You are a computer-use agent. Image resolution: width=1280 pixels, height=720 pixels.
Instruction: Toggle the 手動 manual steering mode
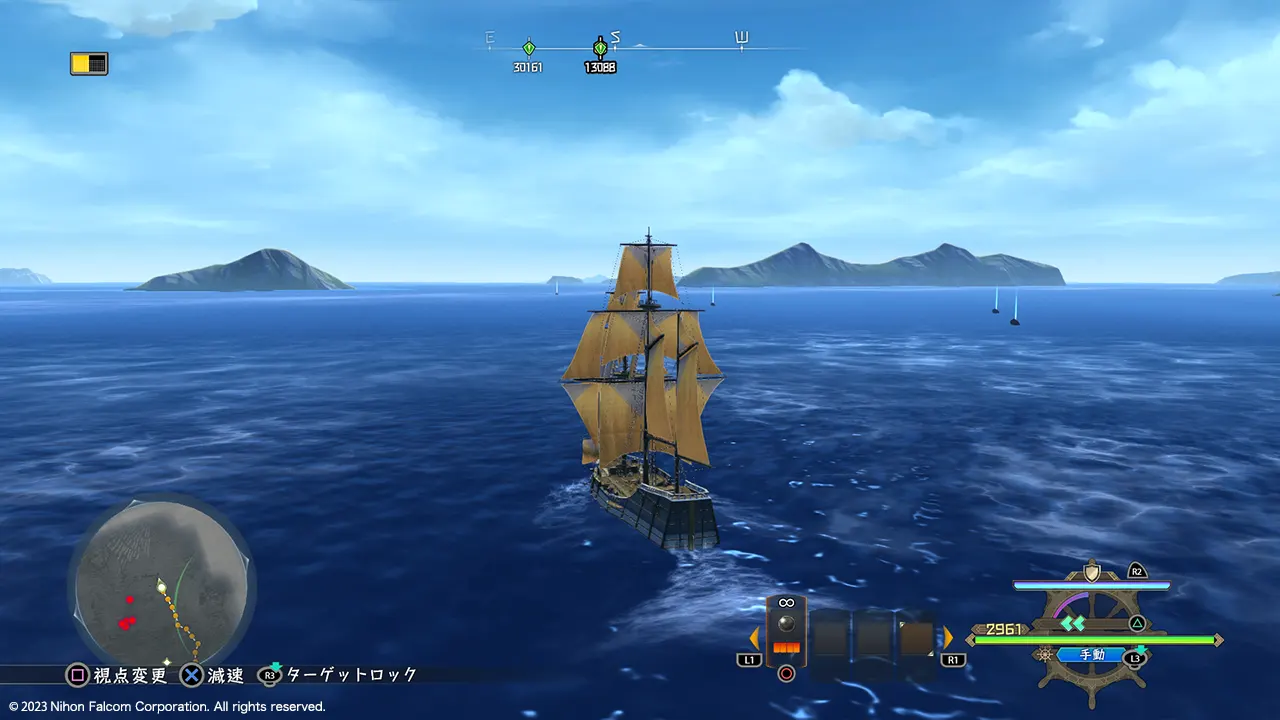pos(1092,655)
